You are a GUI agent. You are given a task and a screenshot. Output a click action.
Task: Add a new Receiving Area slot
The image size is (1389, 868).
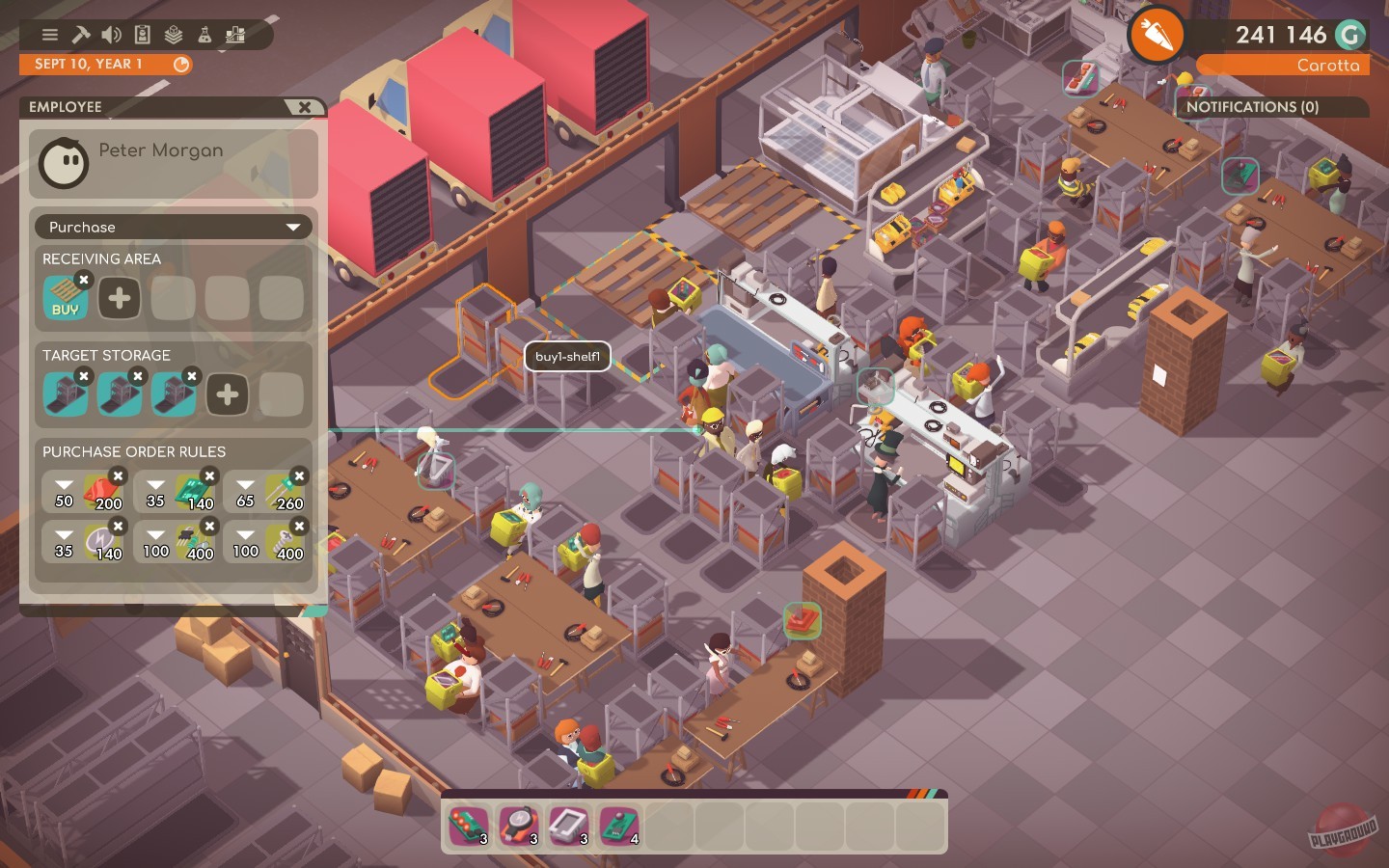point(119,297)
